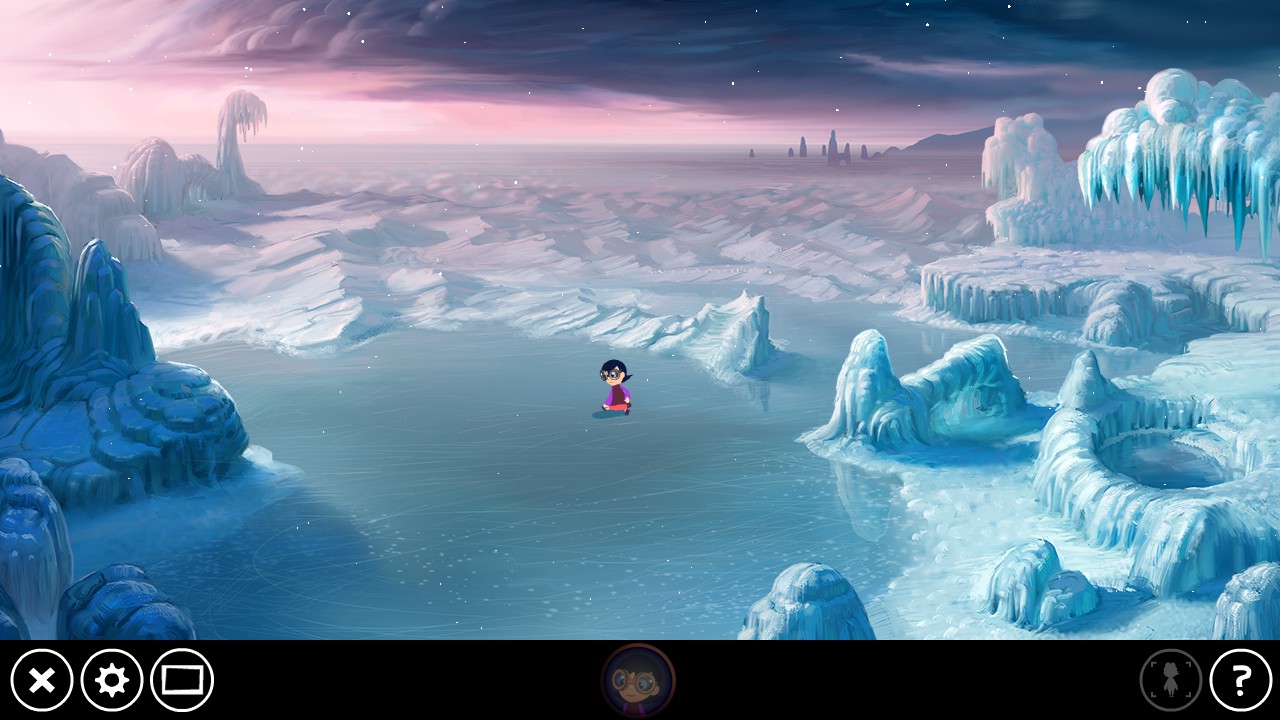Open the question mark help button
The height and width of the screenshot is (720, 1280).
[x=1240, y=681]
